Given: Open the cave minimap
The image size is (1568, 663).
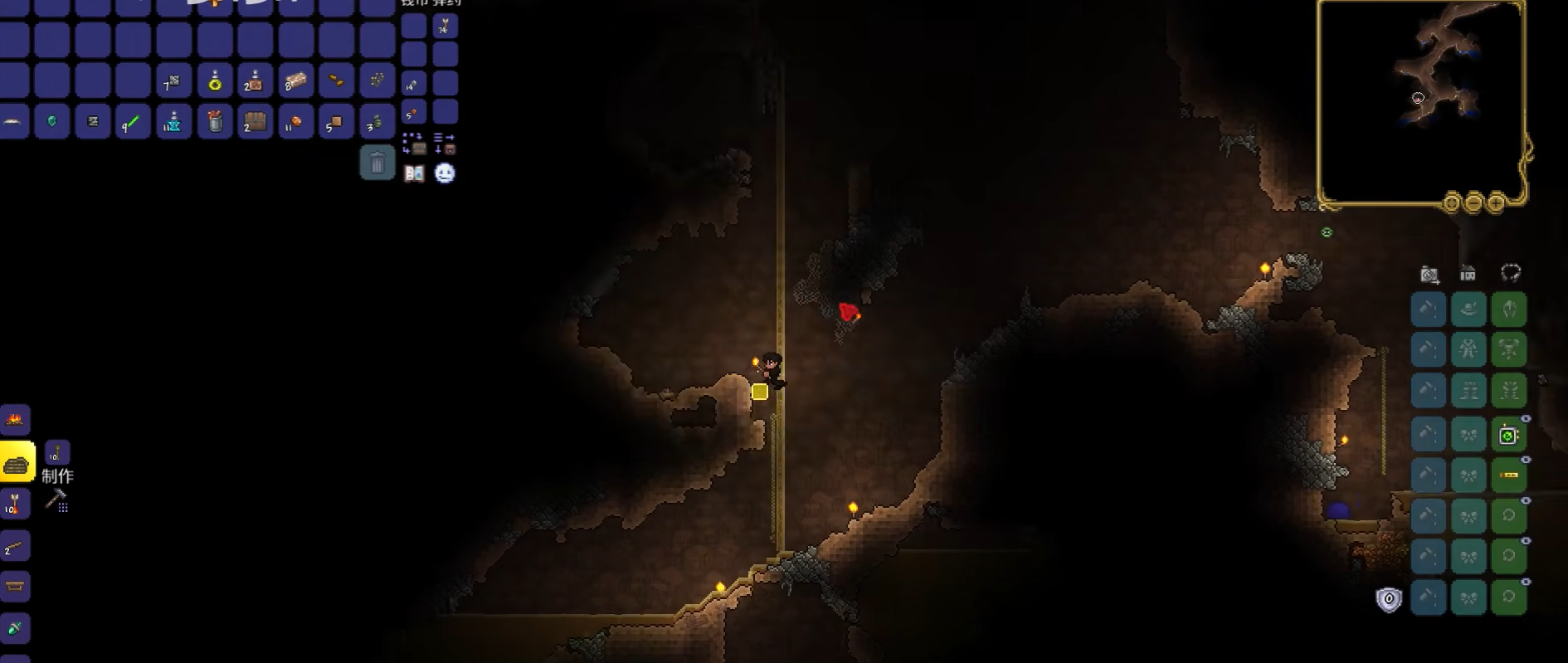Looking at the screenshot, I should point(1420,101).
